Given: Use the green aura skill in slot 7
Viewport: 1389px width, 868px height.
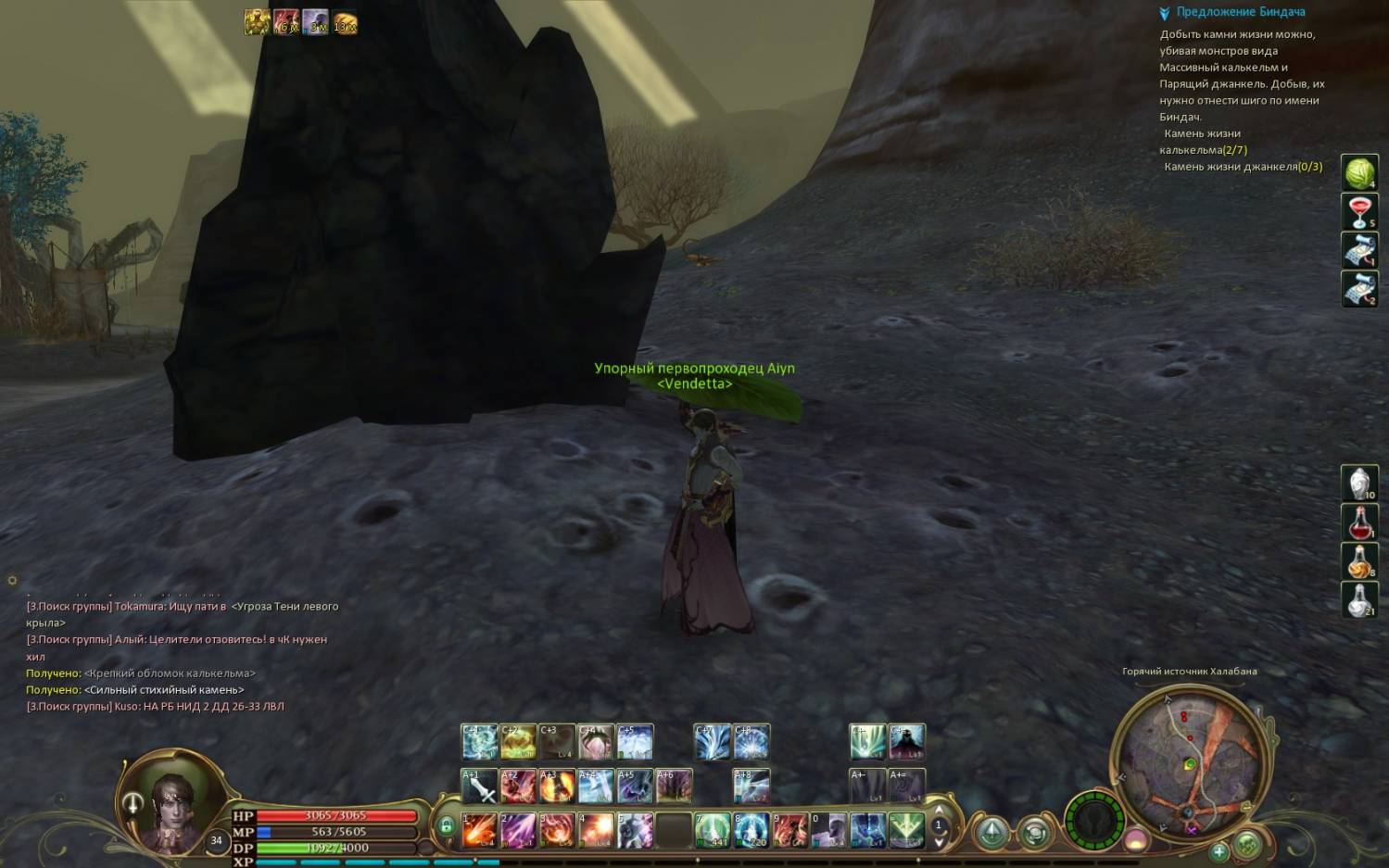Looking at the screenshot, I should pos(713,830).
